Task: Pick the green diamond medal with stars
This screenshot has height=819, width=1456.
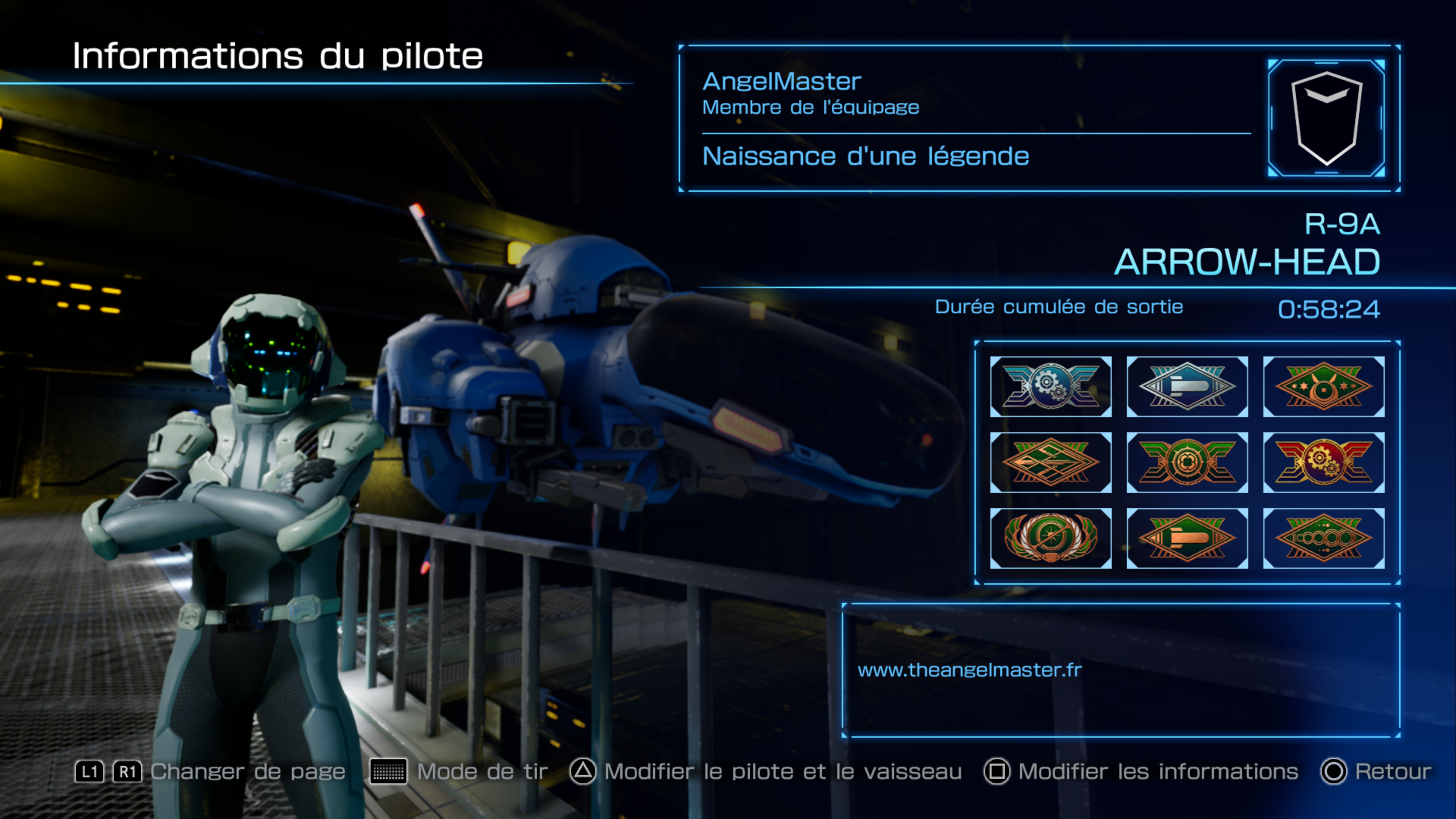Action: (x=1324, y=387)
